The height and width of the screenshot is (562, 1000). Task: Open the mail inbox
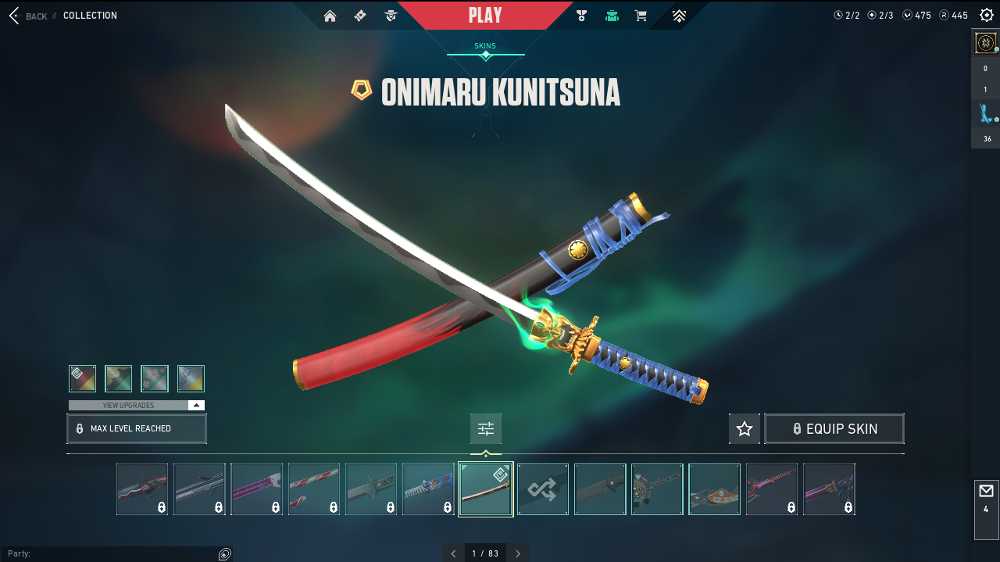pyautogui.click(x=985, y=497)
